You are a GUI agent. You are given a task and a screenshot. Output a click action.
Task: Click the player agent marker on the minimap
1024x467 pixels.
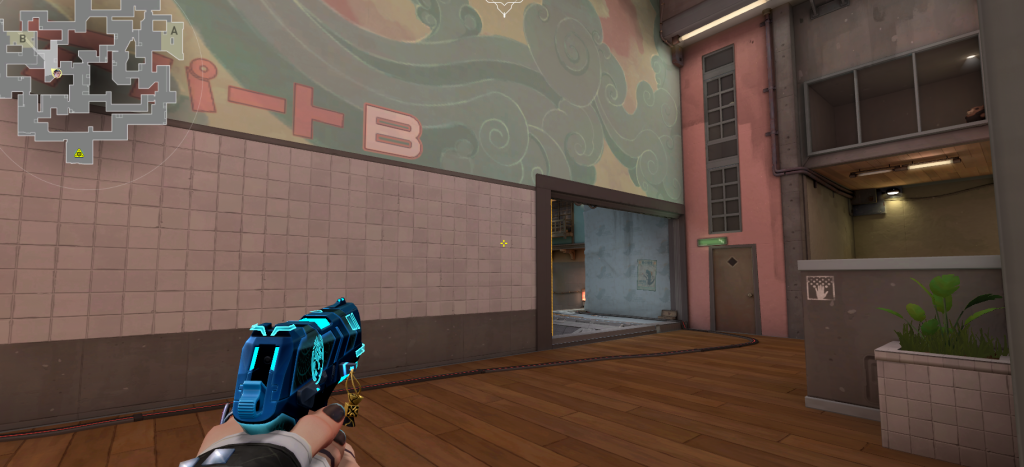coord(57,73)
